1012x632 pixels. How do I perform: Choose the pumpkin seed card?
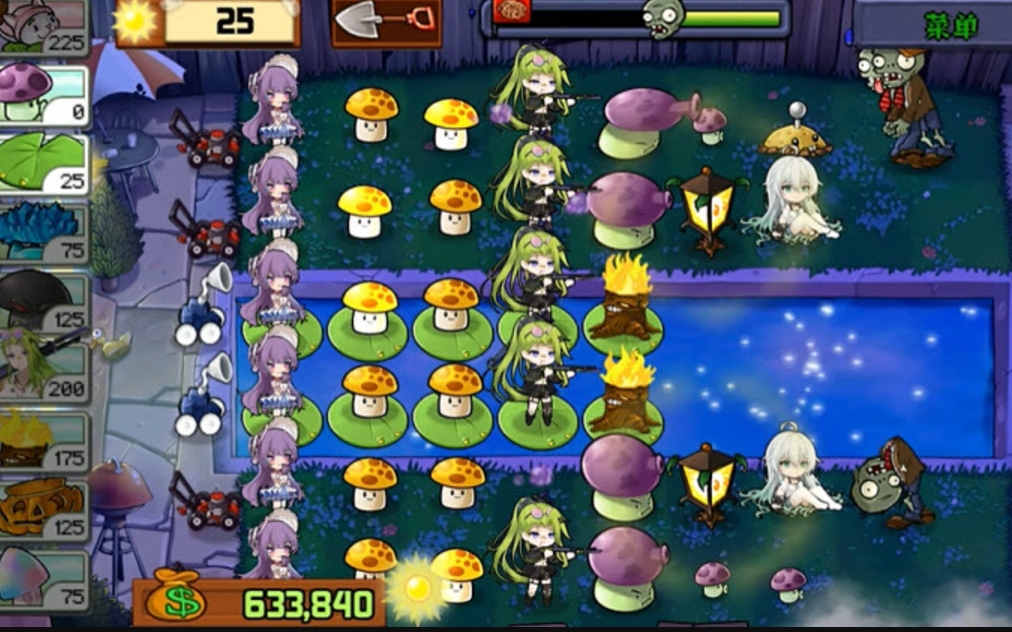(x=44, y=510)
